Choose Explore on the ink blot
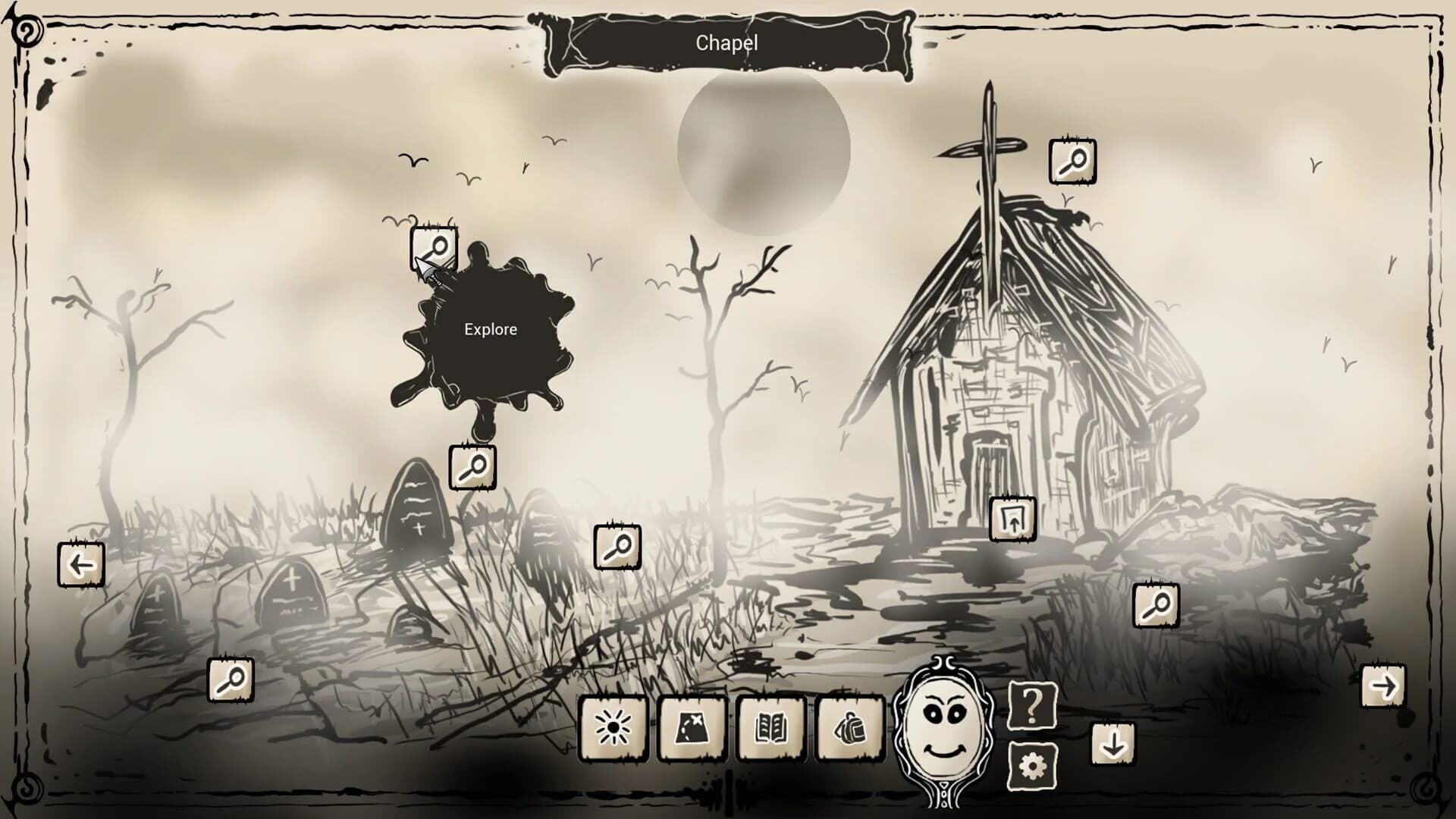The height and width of the screenshot is (819, 1456). point(490,329)
